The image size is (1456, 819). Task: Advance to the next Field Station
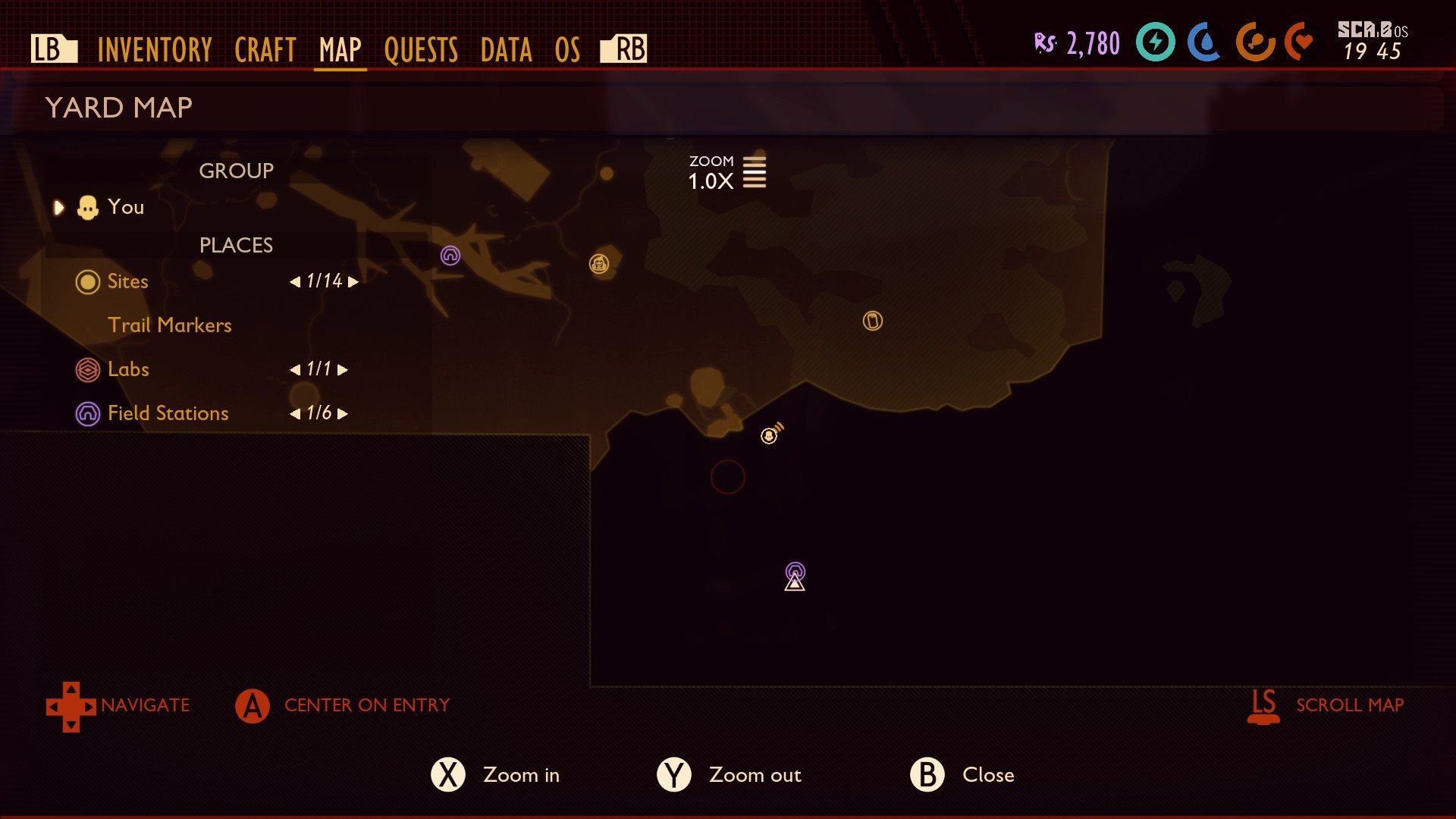point(343,414)
